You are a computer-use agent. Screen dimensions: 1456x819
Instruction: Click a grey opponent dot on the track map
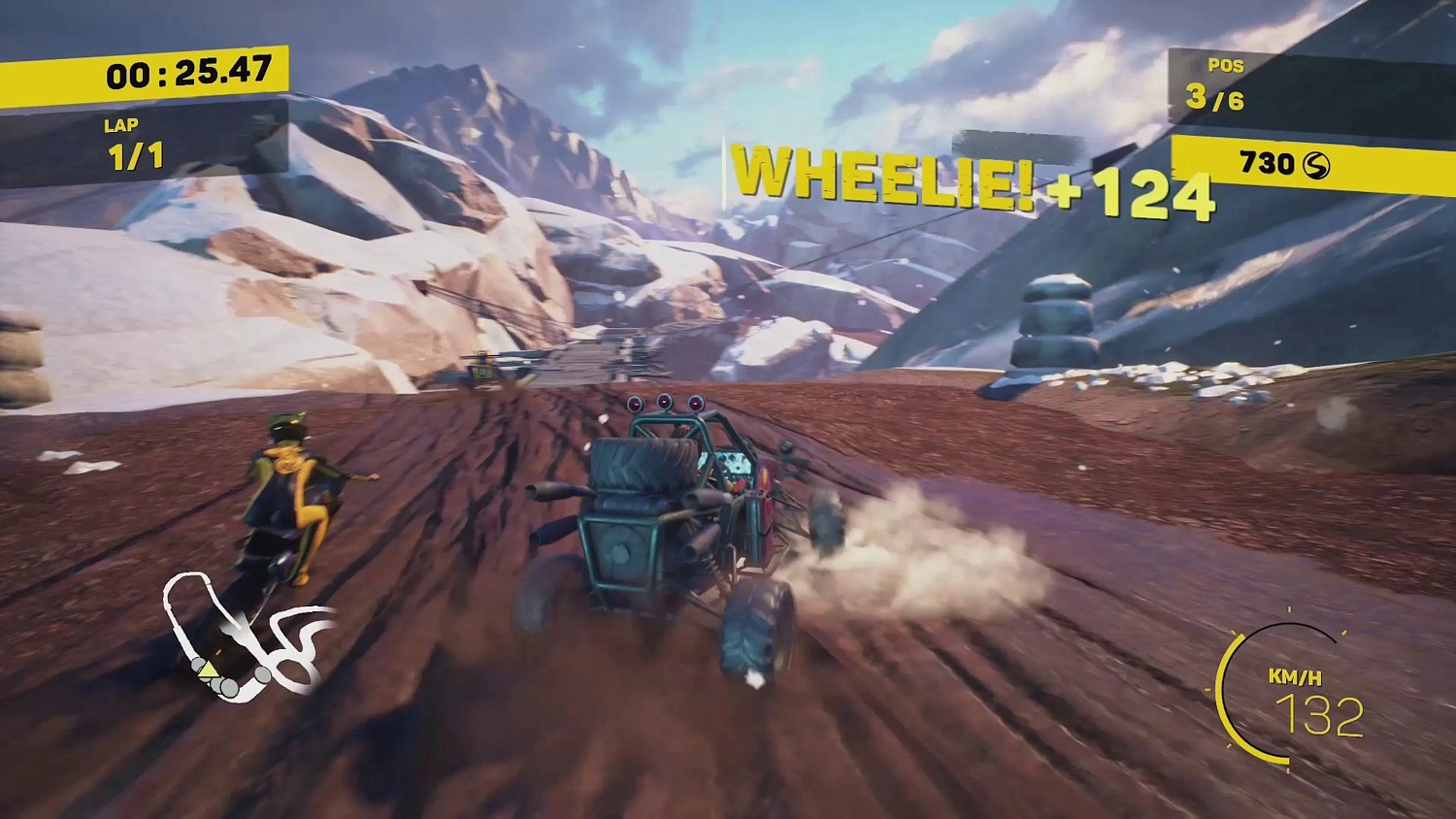[x=262, y=675]
